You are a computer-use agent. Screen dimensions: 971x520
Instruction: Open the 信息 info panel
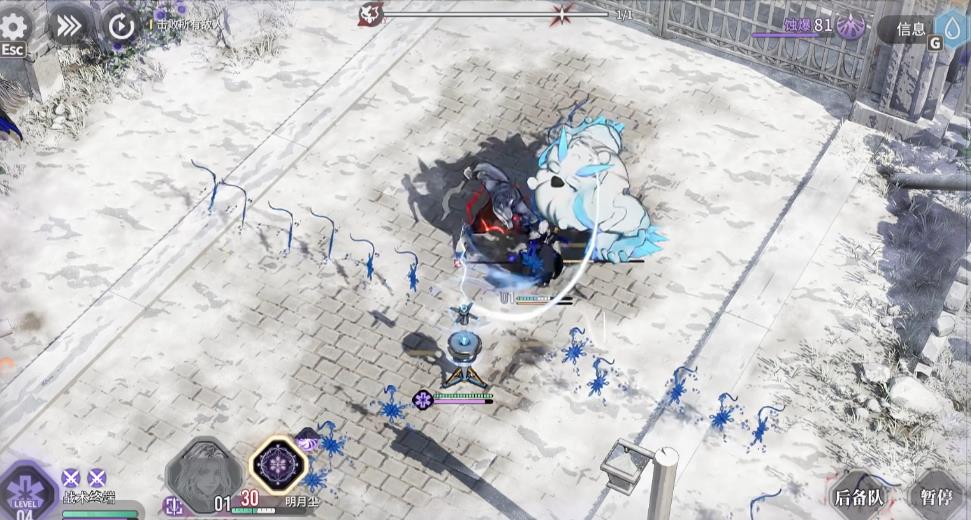point(910,30)
